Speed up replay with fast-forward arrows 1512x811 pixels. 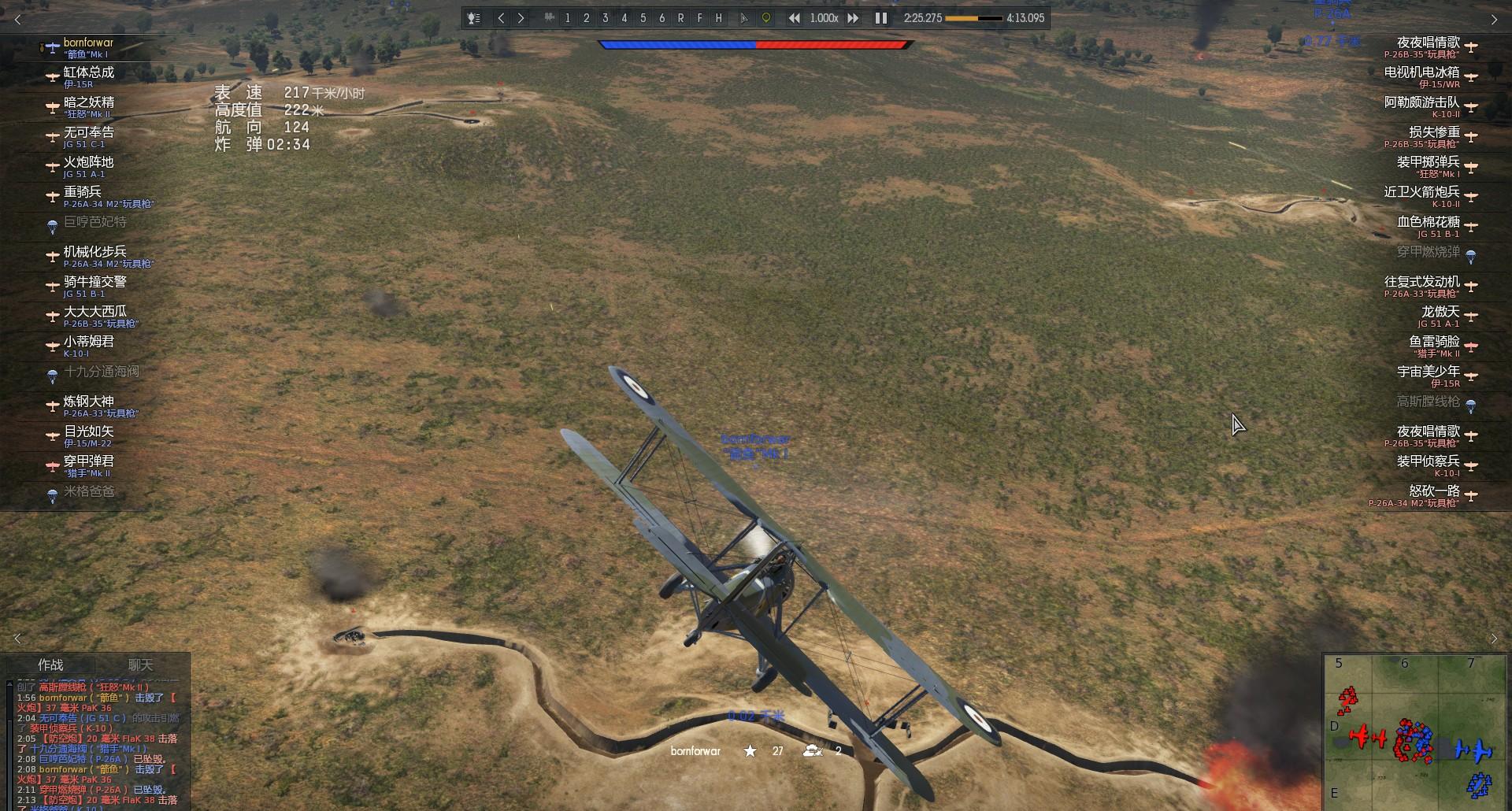853,18
